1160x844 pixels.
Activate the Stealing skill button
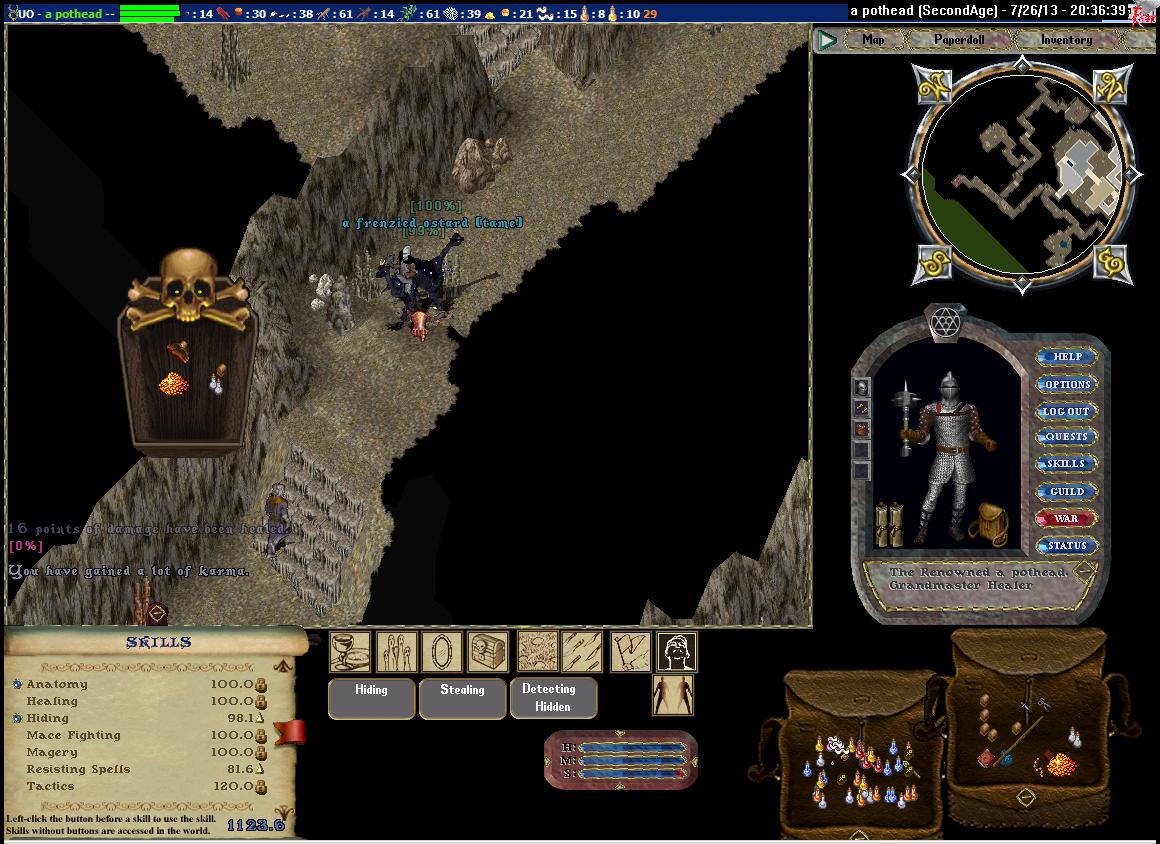pyautogui.click(x=462, y=697)
